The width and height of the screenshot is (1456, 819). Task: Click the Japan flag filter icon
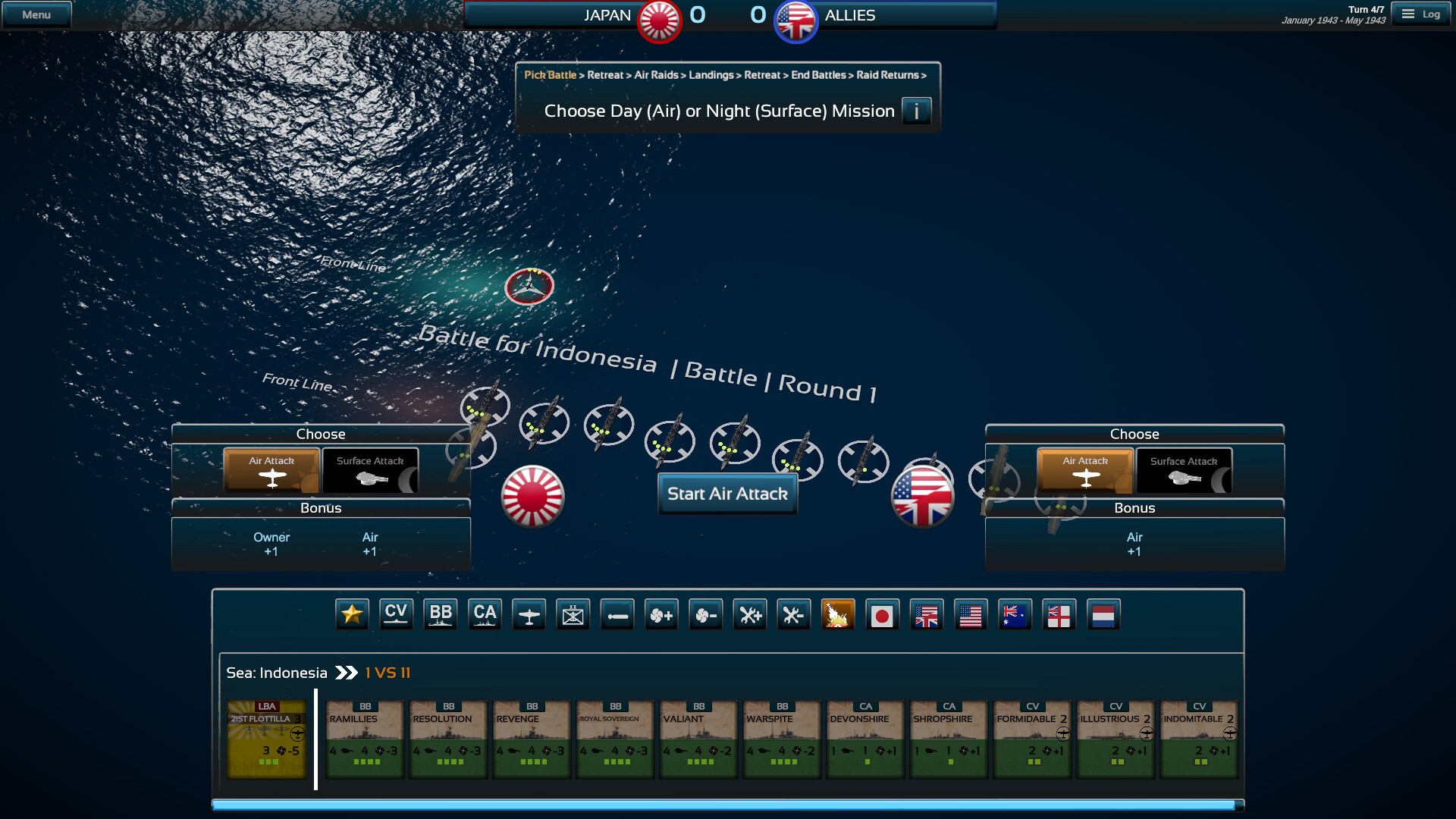(x=883, y=614)
